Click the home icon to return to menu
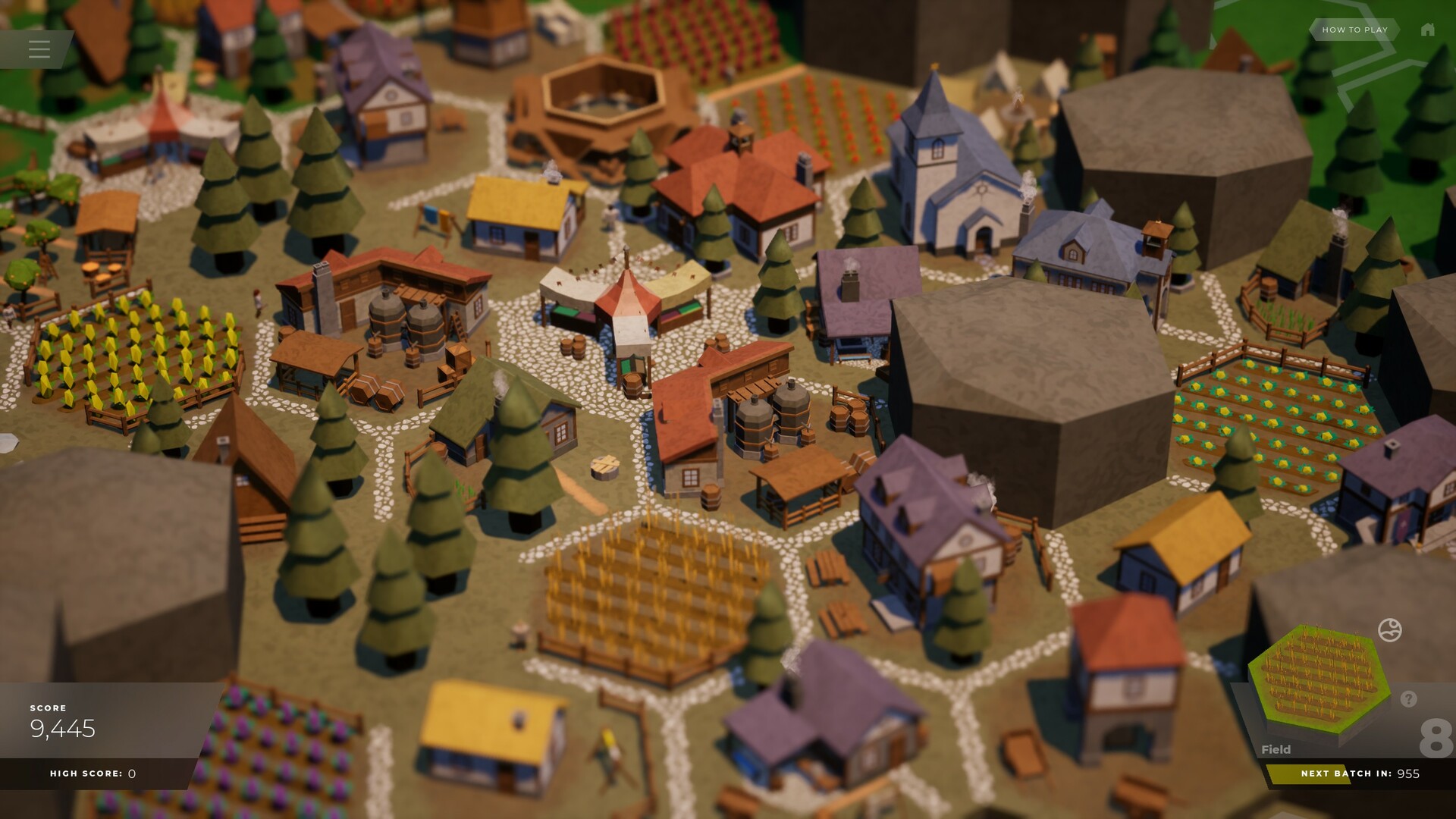This screenshot has height=819, width=1456. tap(1429, 30)
